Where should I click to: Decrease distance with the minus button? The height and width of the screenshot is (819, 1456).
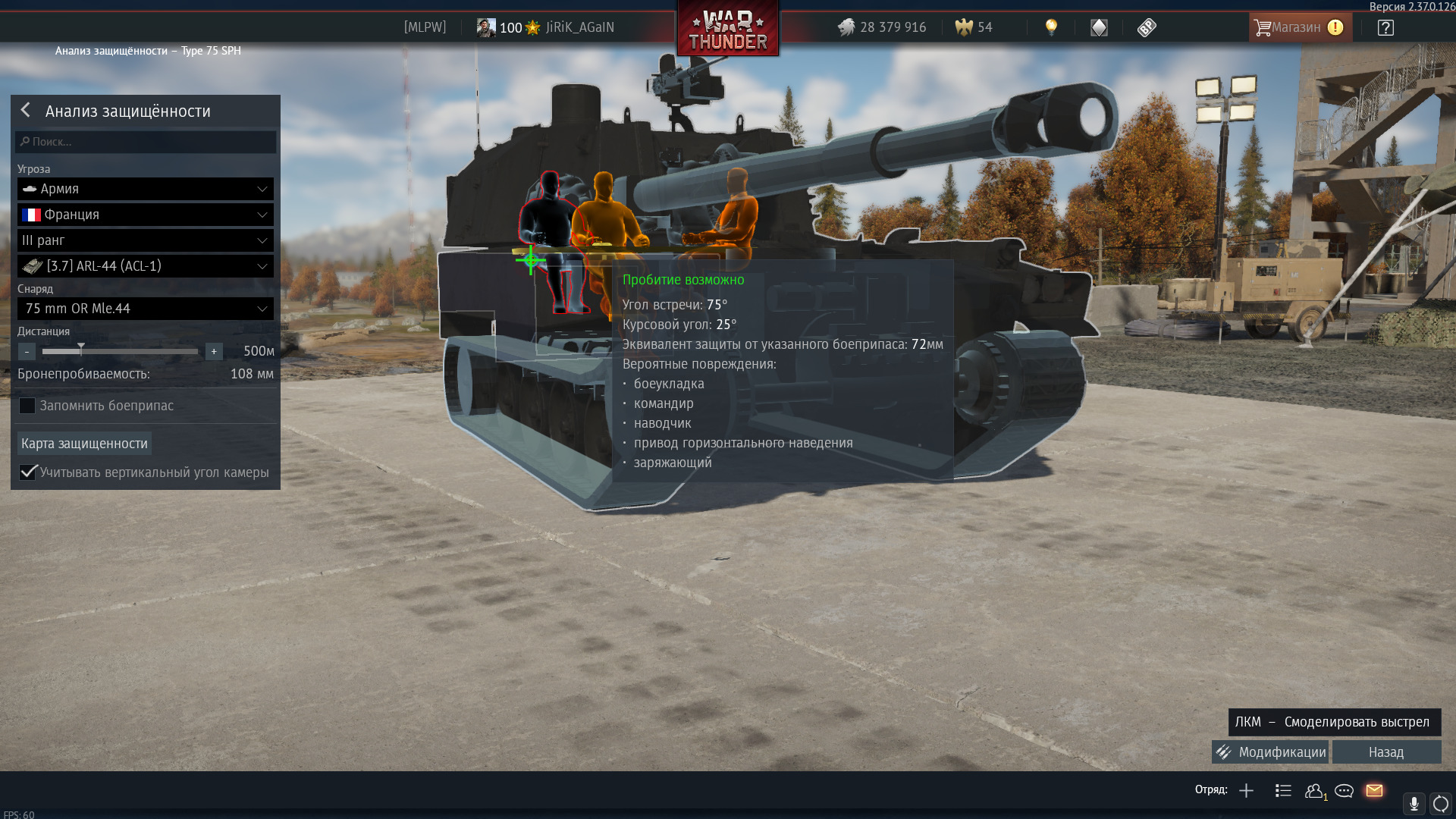(27, 352)
